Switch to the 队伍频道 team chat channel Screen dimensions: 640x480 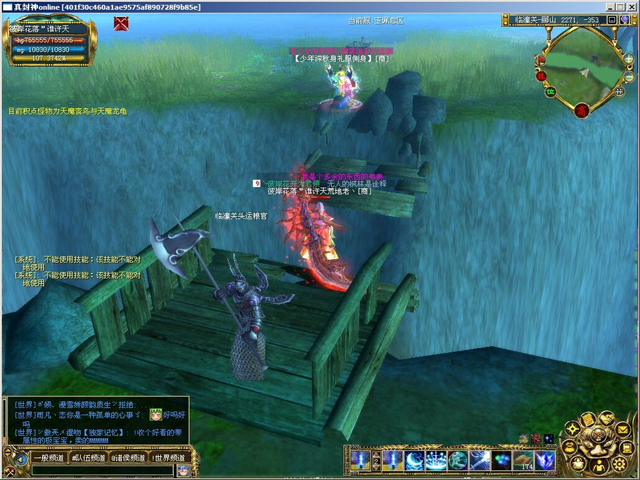(x=86, y=457)
